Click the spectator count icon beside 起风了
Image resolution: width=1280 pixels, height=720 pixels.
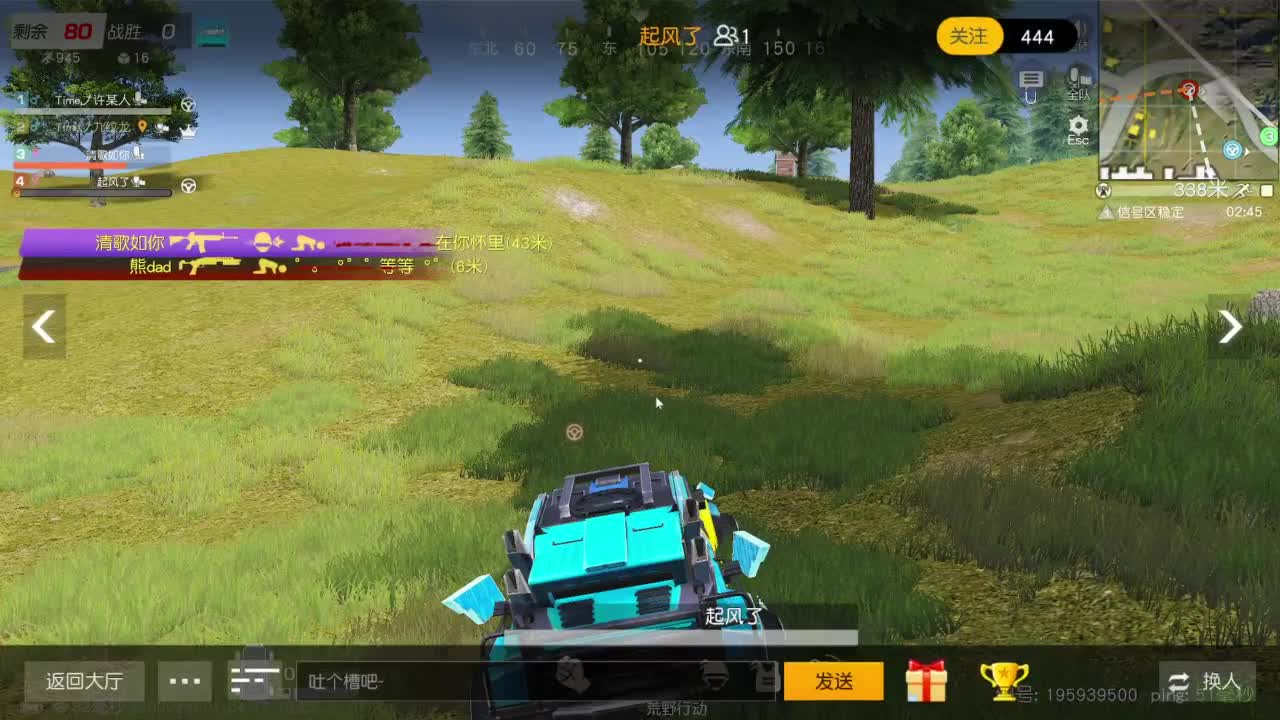coord(723,35)
